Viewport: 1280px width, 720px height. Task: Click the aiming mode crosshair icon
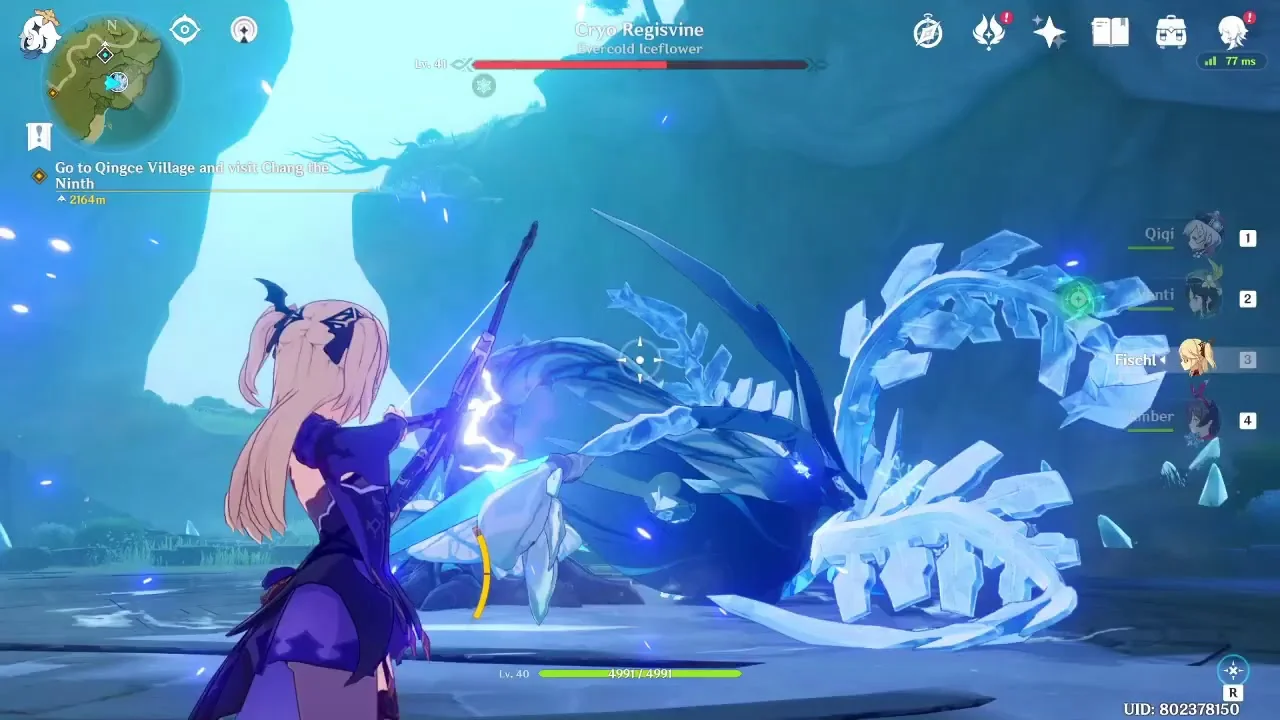(x=1233, y=670)
